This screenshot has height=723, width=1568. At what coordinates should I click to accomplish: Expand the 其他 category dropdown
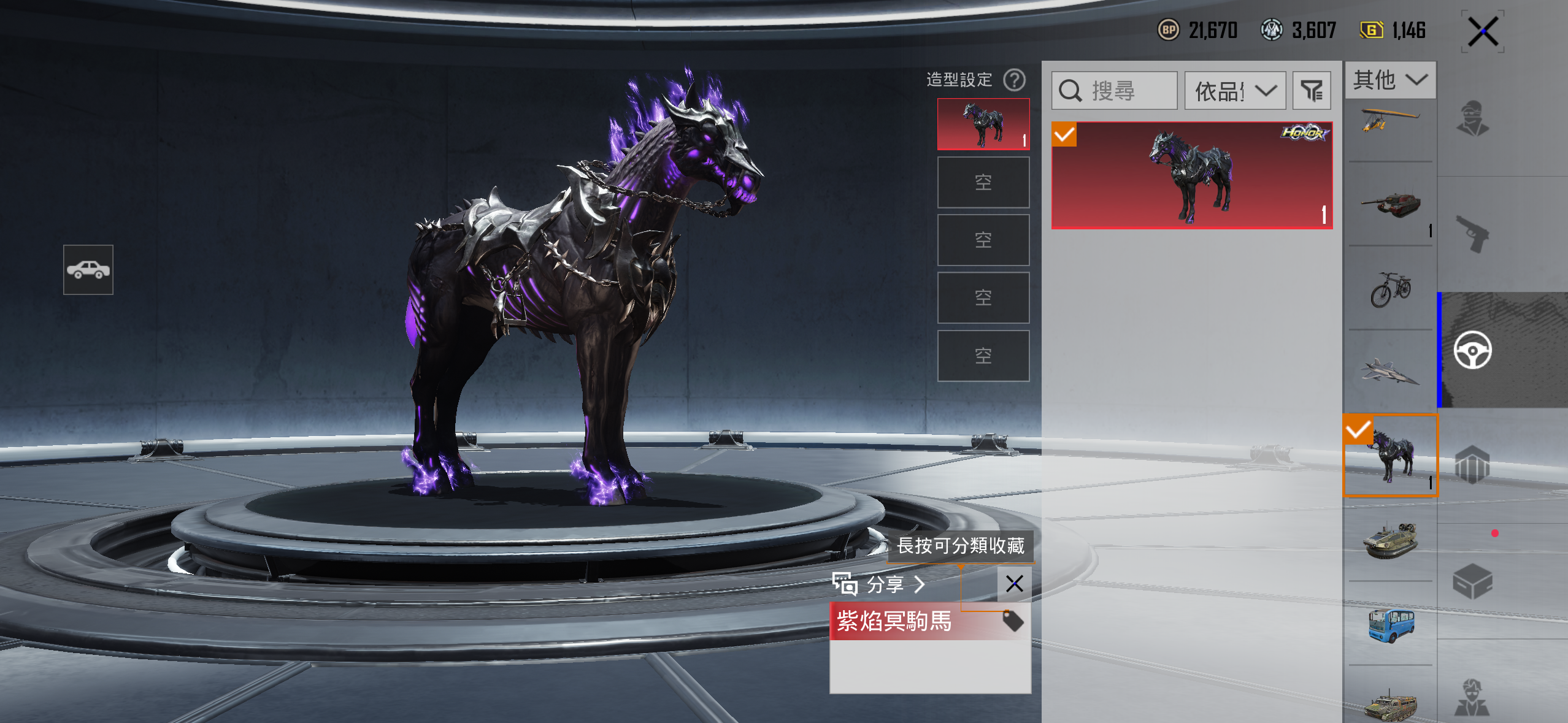(1390, 80)
